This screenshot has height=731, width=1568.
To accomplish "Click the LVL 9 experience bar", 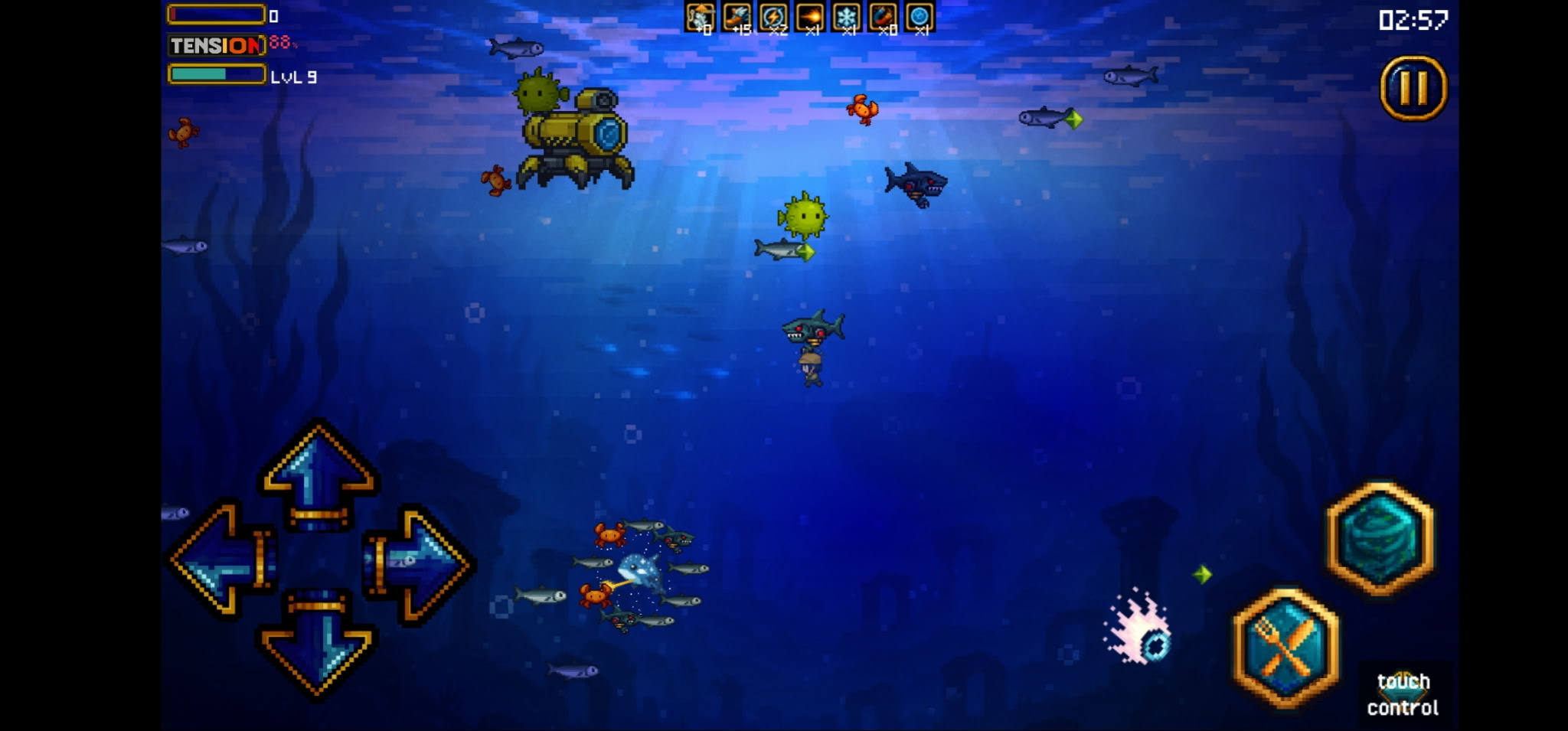I will (x=217, y=76).
